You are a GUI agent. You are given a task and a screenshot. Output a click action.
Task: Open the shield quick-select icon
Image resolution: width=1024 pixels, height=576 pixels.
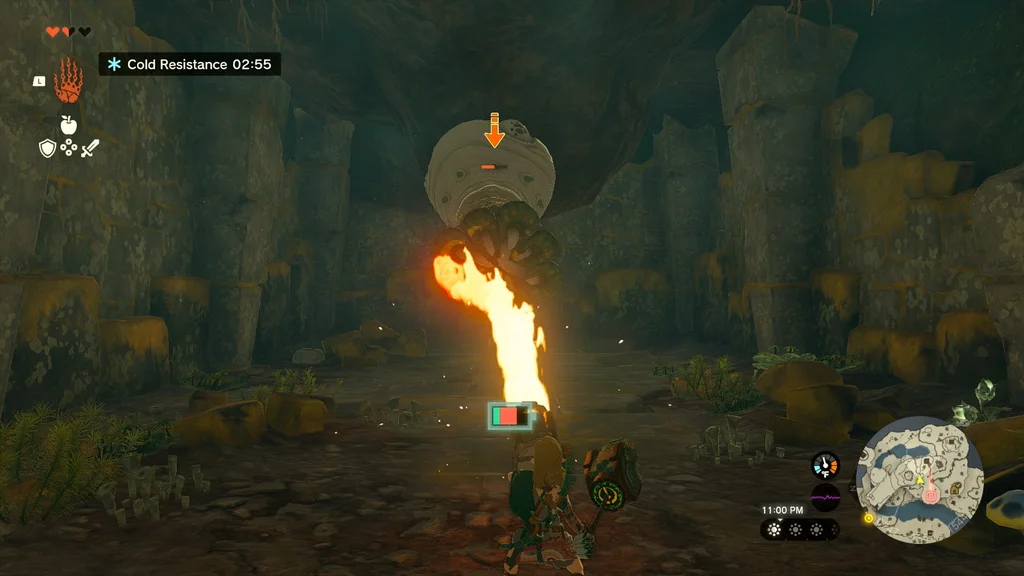pos(46,148)
